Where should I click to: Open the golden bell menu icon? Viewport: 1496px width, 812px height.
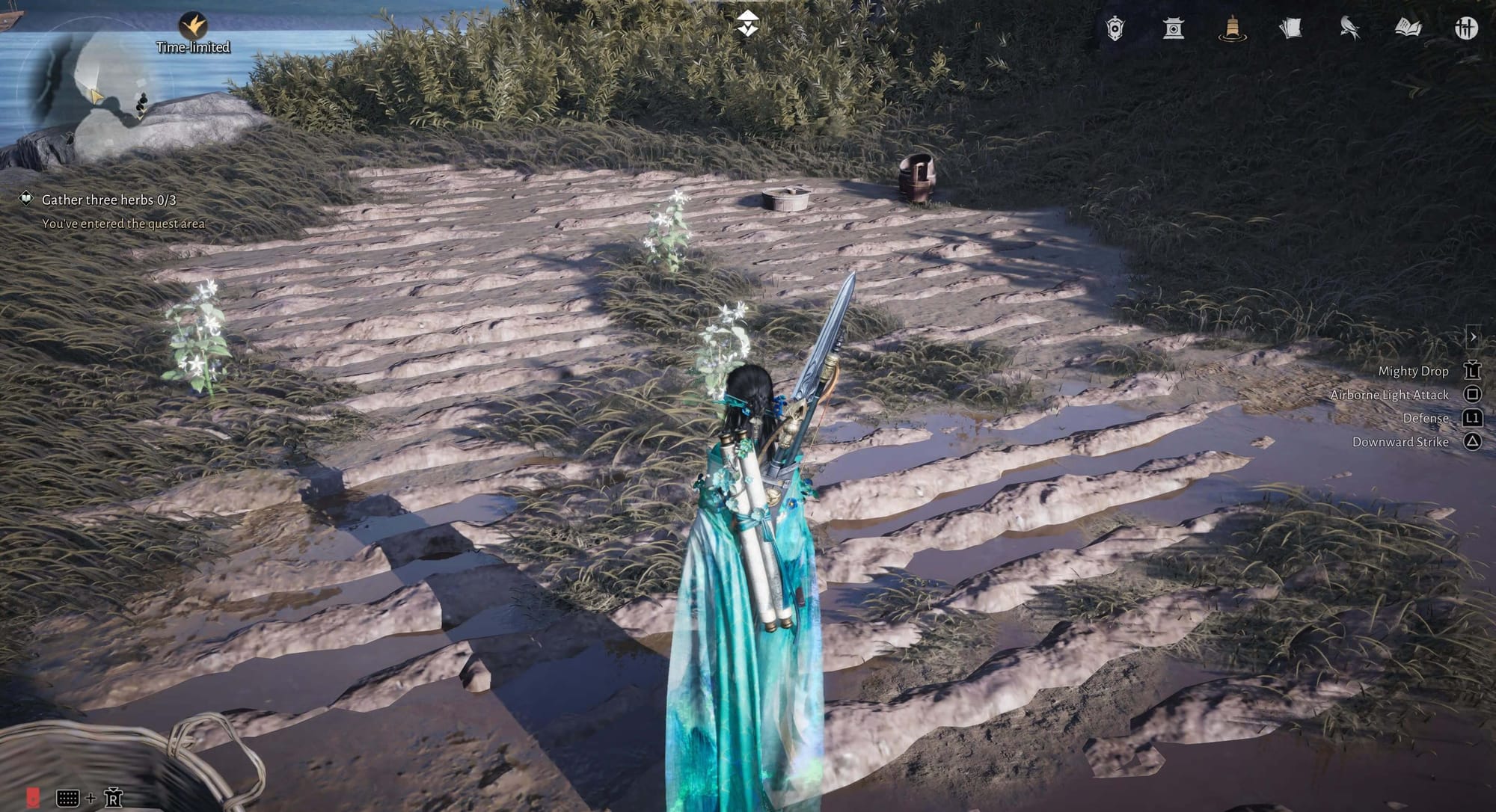pos(1231,28)
